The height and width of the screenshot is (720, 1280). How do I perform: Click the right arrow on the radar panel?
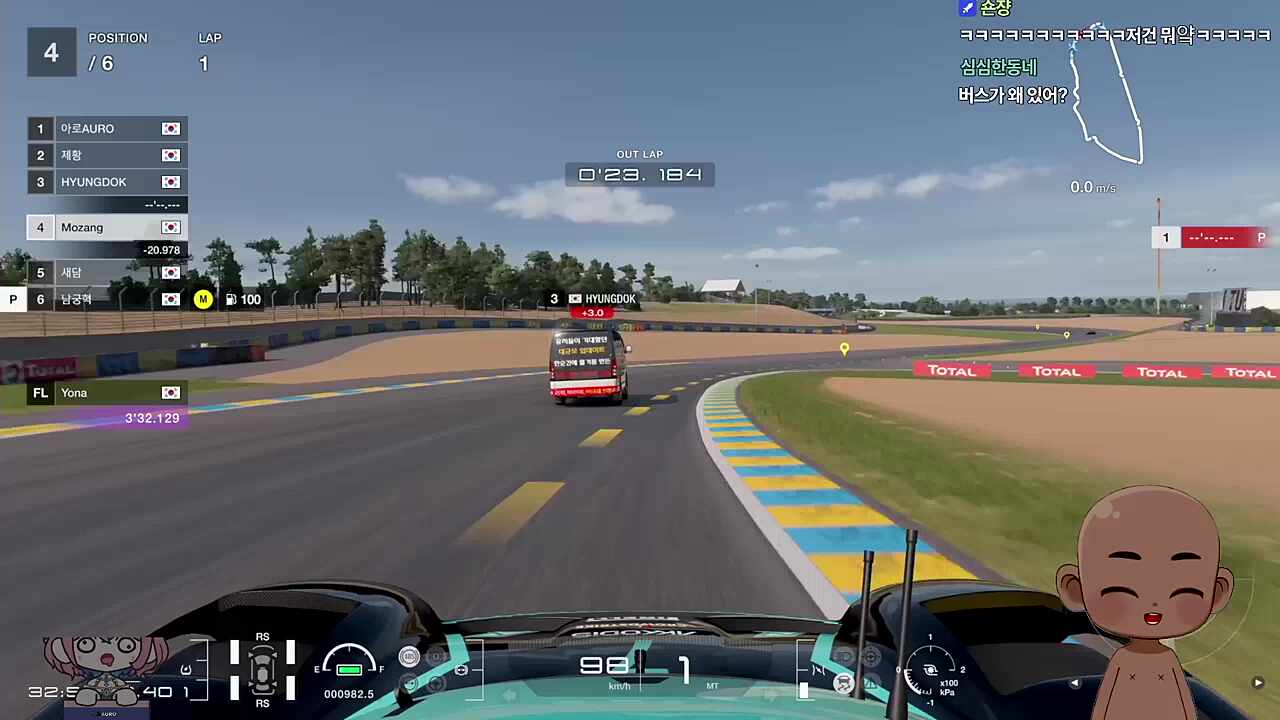coord(1258,683)
